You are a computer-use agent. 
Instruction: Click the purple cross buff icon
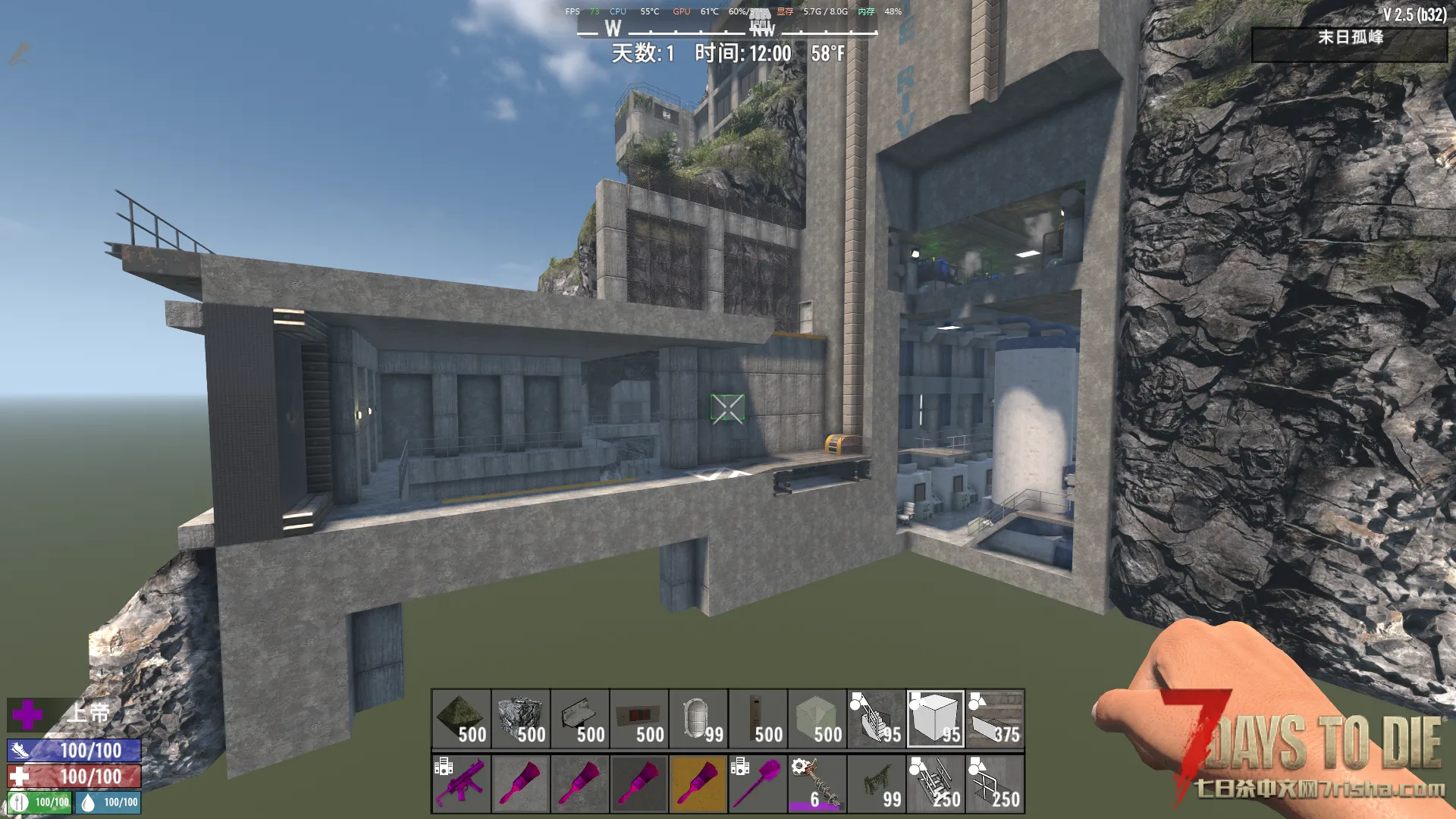[27, 714]
